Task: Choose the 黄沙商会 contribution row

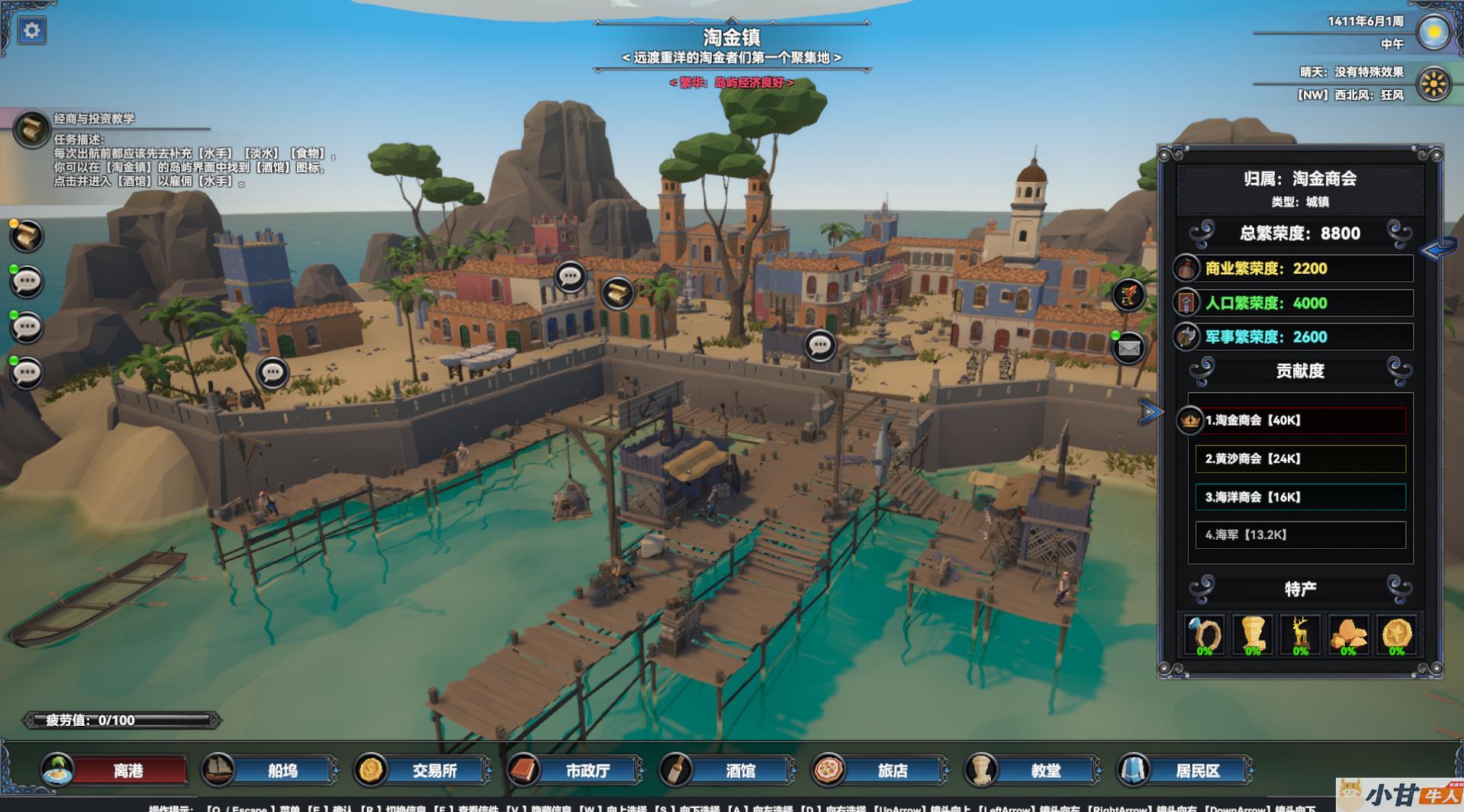Action: click(x=1300, y=459)
